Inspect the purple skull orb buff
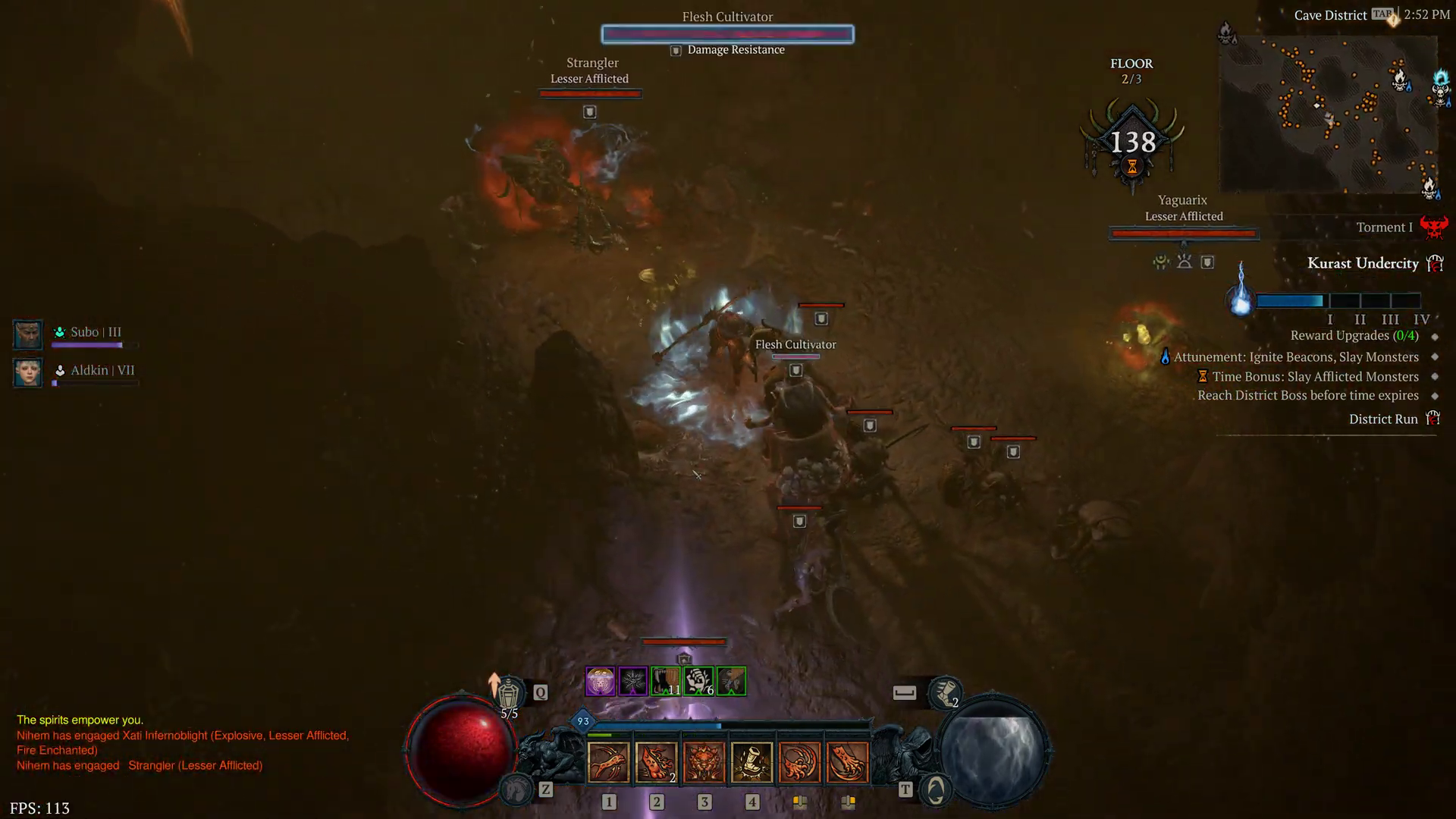 (600, 682)
